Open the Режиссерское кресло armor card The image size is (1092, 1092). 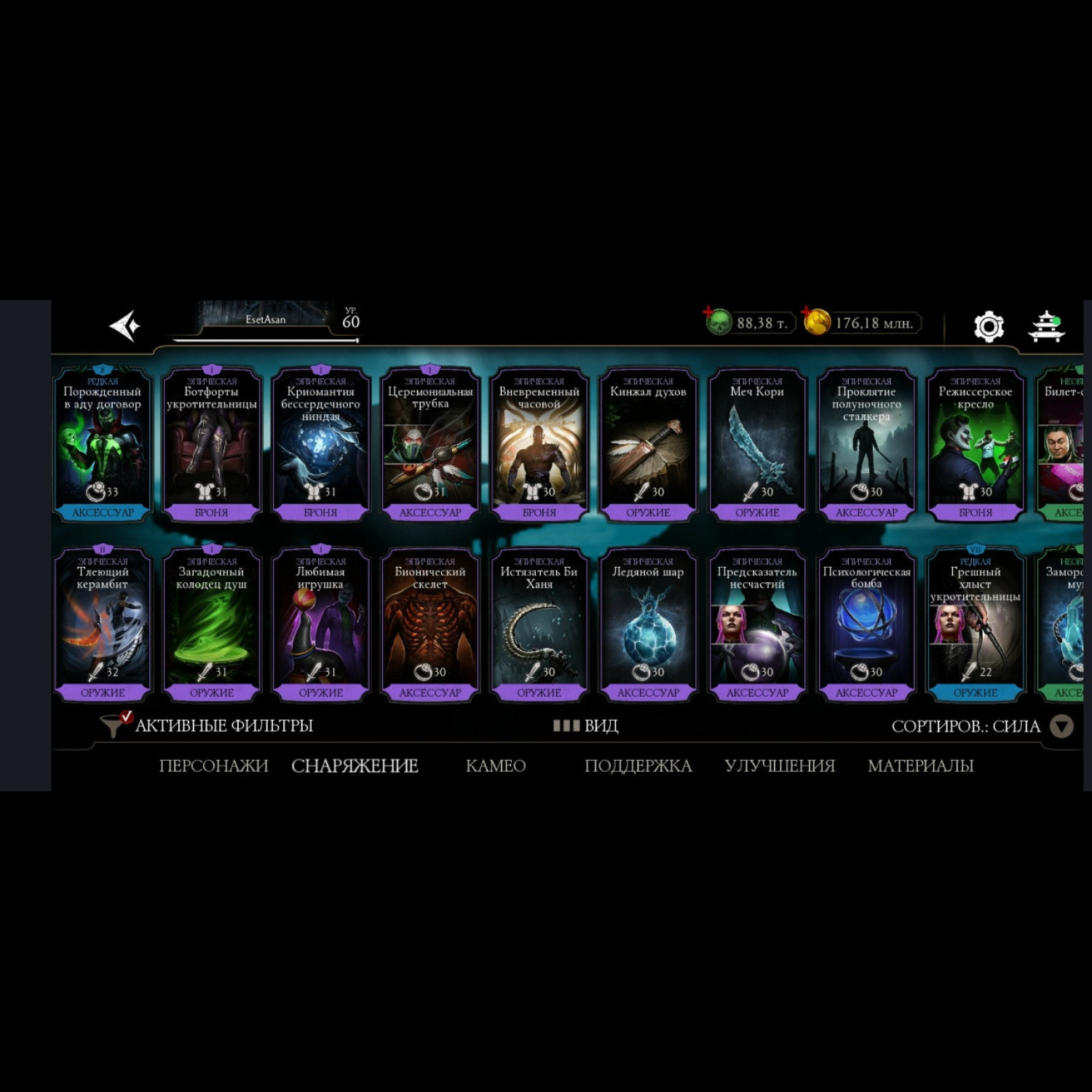(976, 444)
